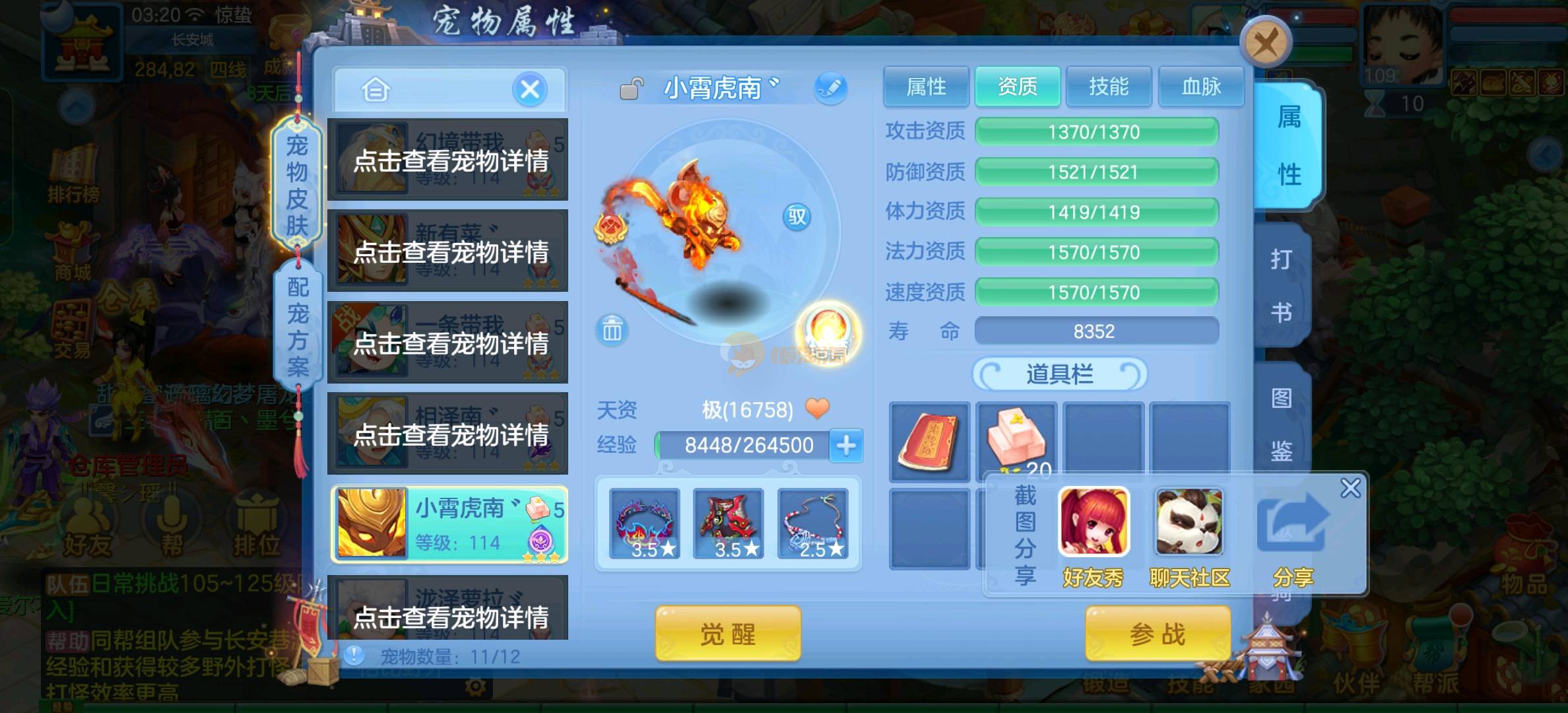The image size is (1568, 713).
Task: Add pet experience with the plus button
Action: (x=846, y=445)
